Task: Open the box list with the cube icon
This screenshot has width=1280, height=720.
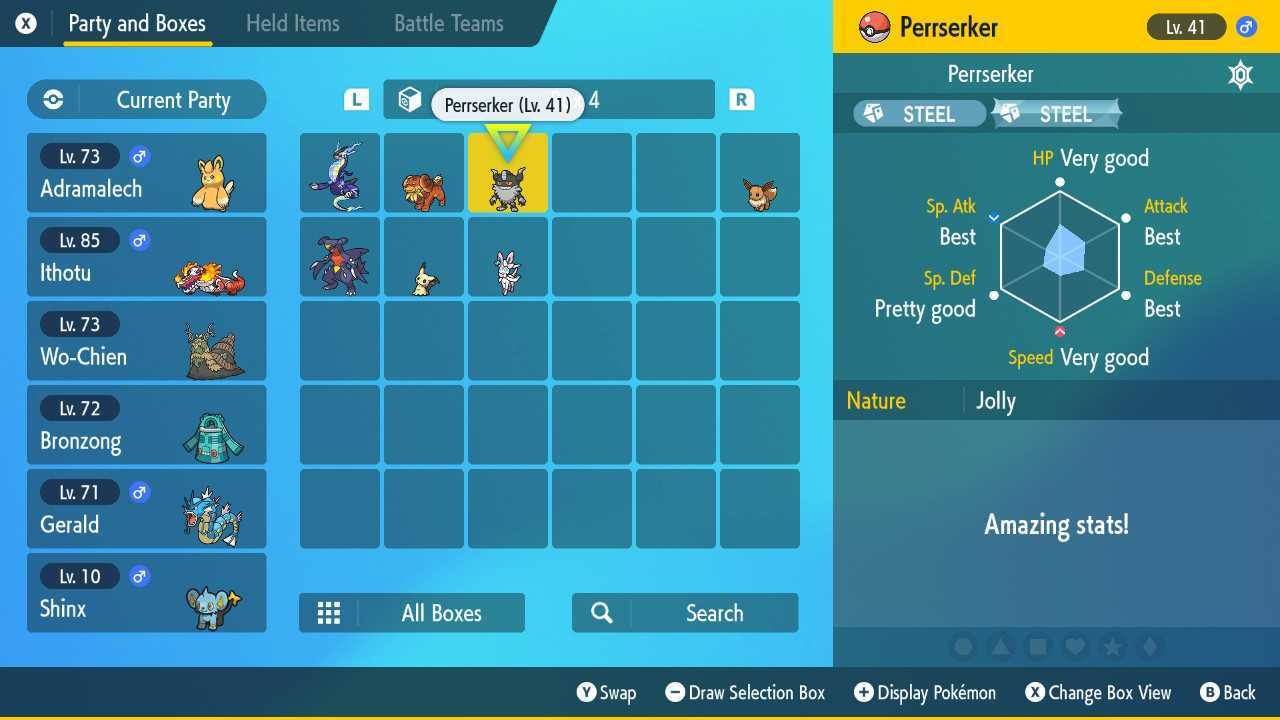Action: [x=408, y=99]
